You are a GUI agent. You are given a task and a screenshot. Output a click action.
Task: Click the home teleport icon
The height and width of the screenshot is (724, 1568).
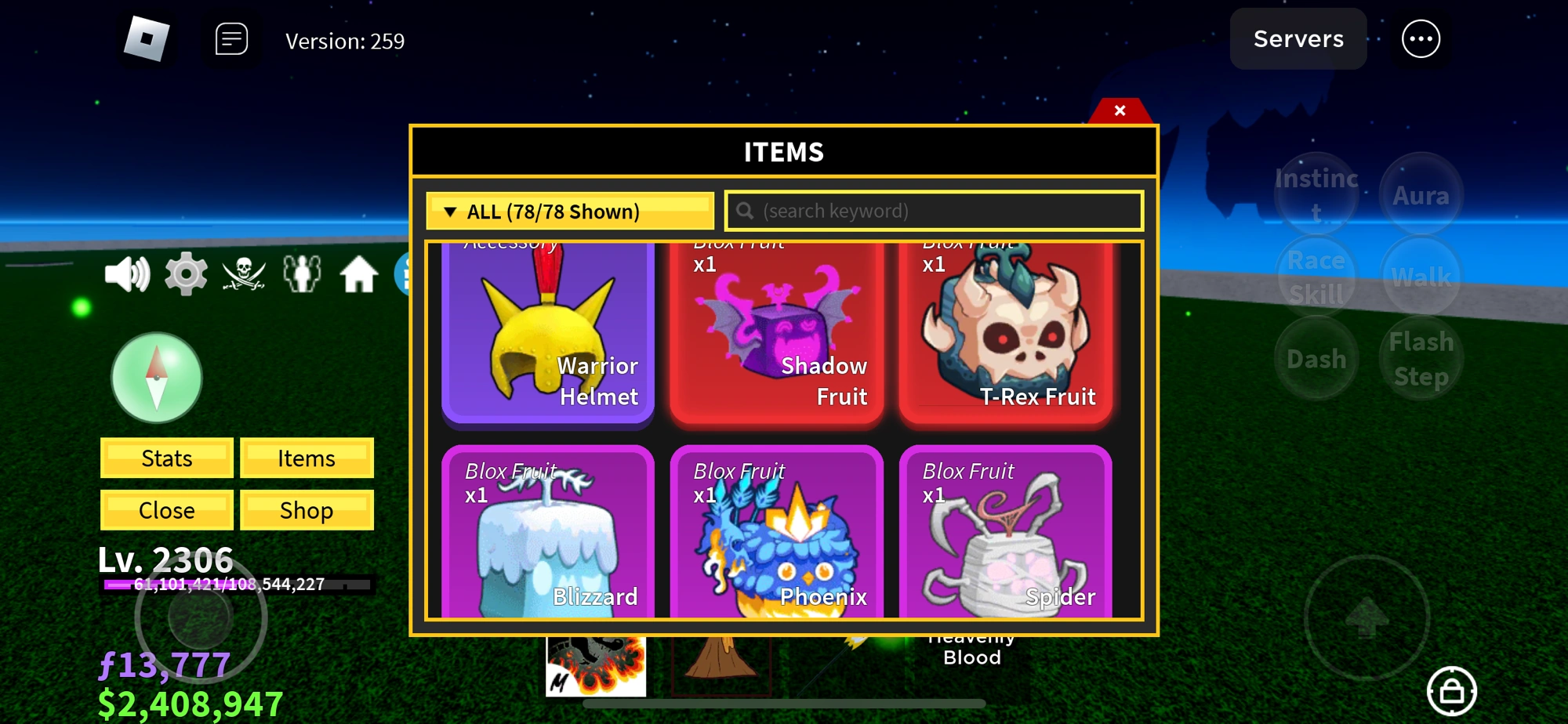coord(361,276)
